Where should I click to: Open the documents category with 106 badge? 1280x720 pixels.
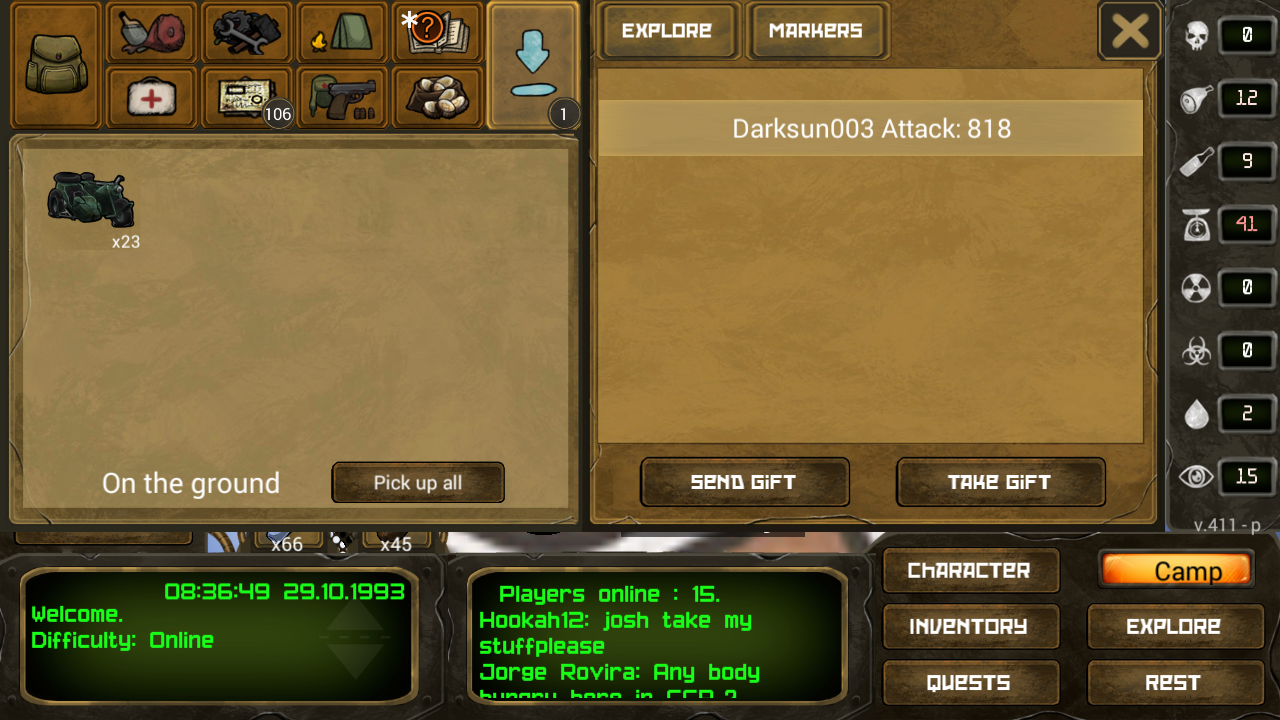pyautogui.click(x=246, y=97)
